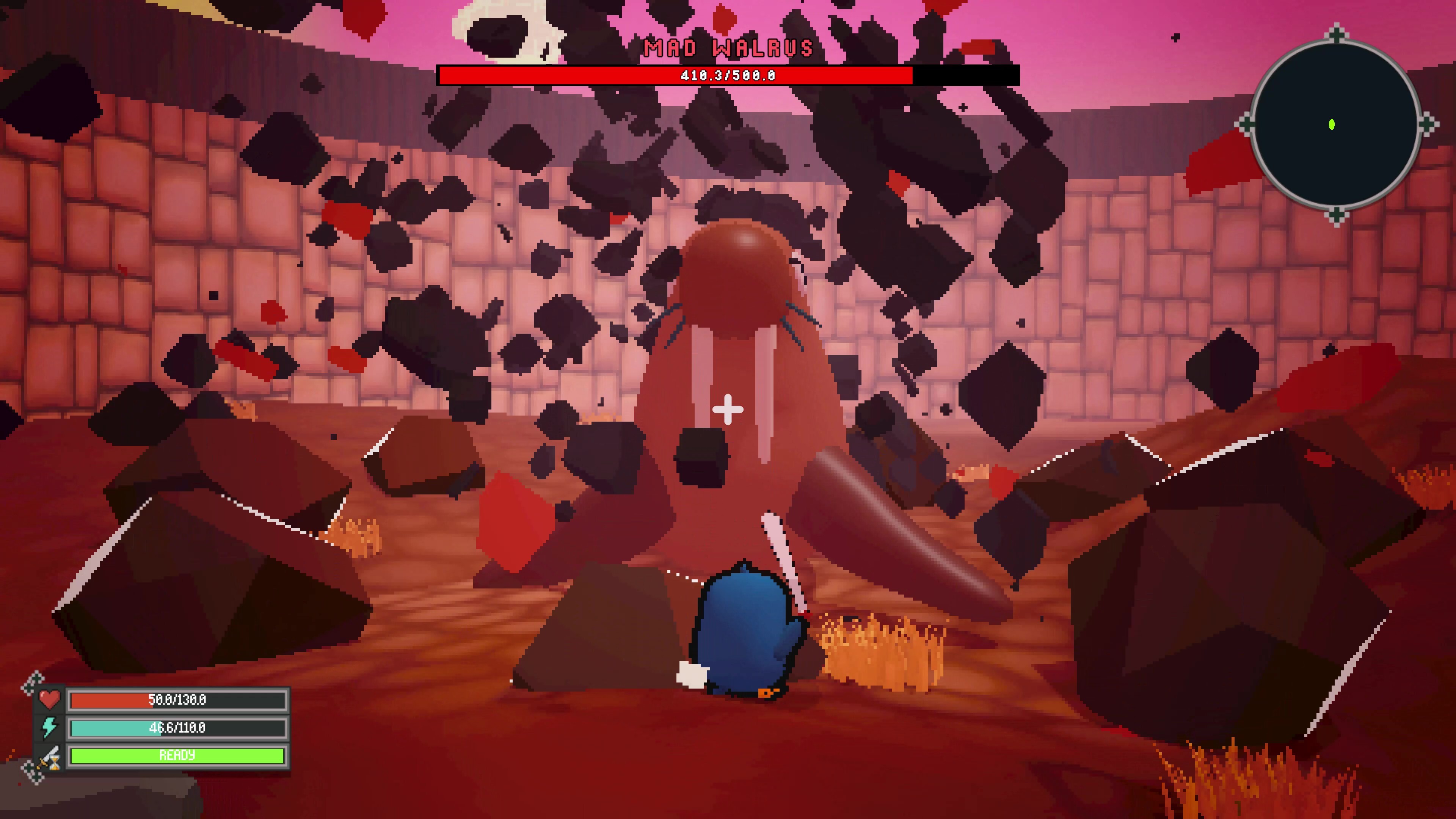Image resolution: width=1456 pixels, height=819 pixels.
Task: Click the MAD WALRUS boss name text
Action: 728,48
